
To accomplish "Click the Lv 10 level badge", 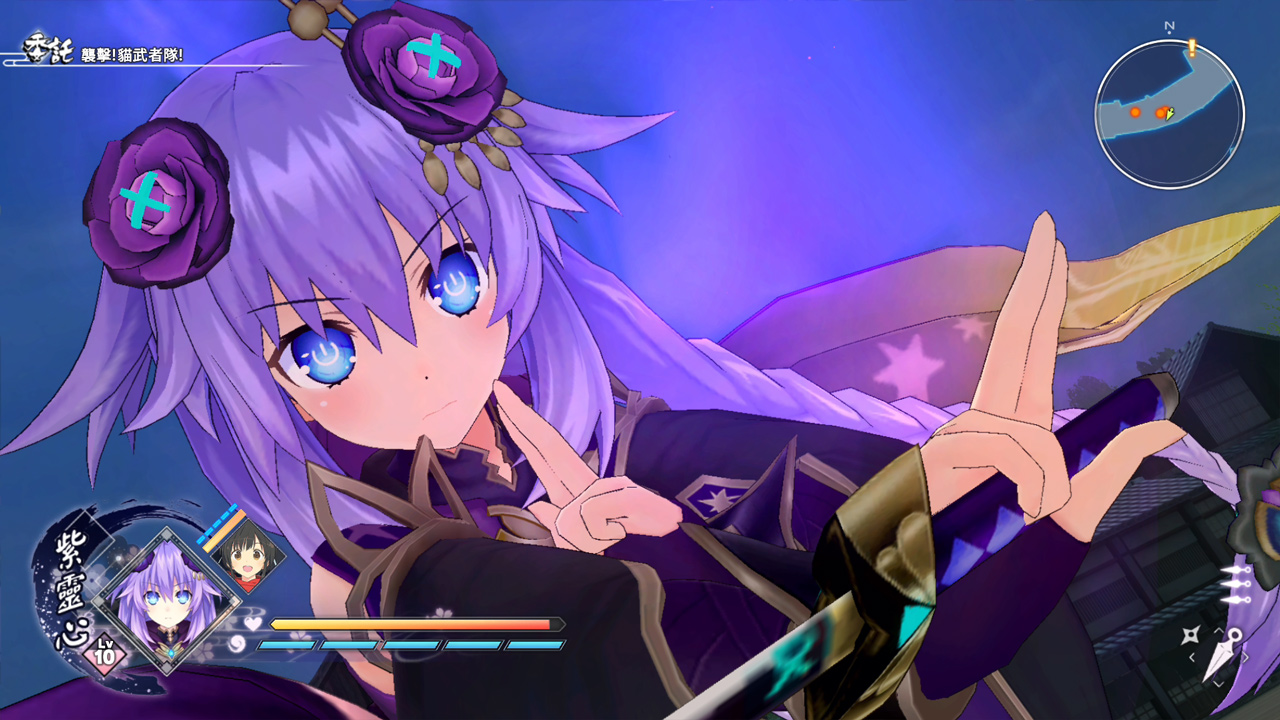I will [105, 655].
